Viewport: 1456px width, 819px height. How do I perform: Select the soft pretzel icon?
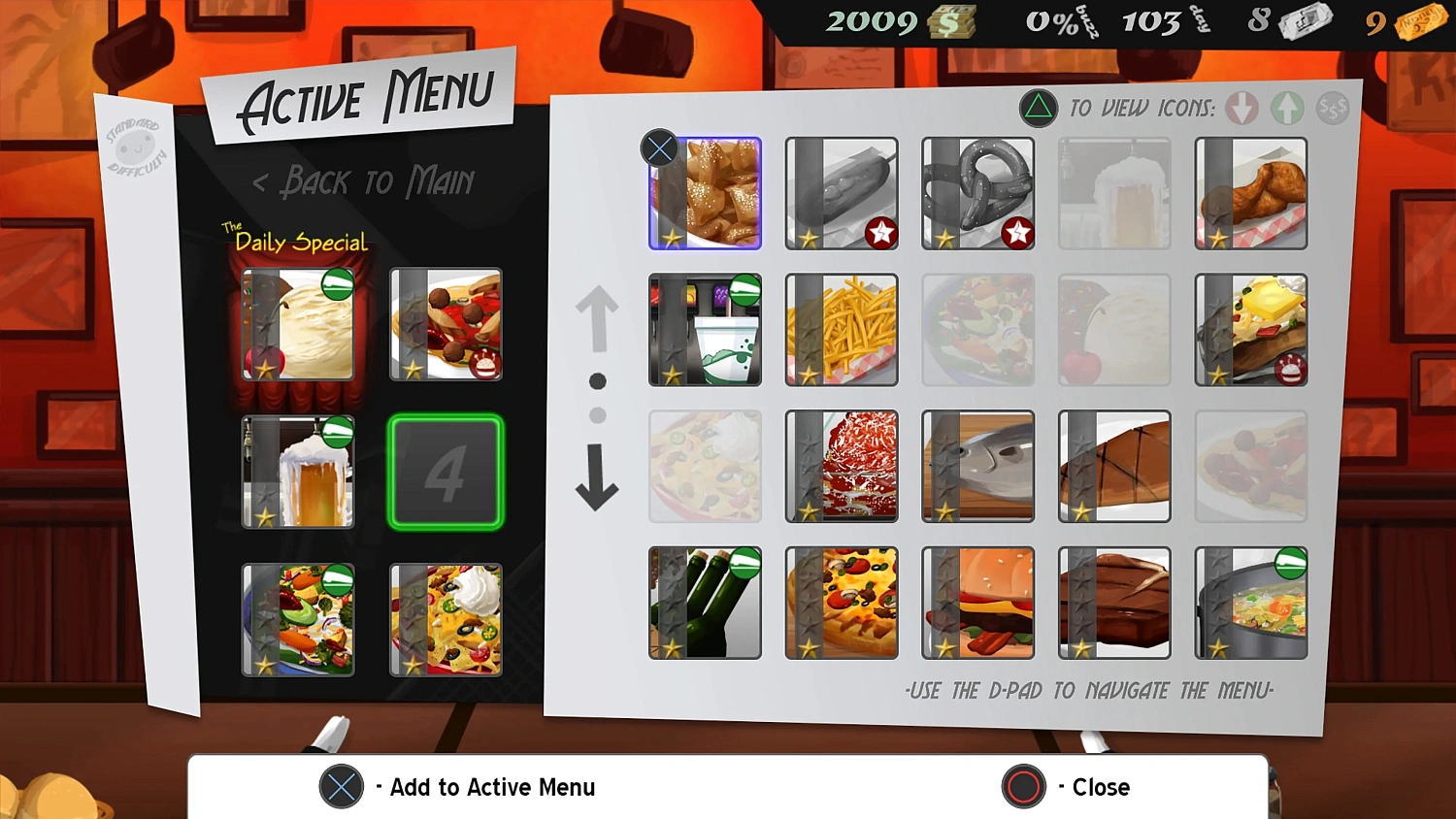[977, 192]
